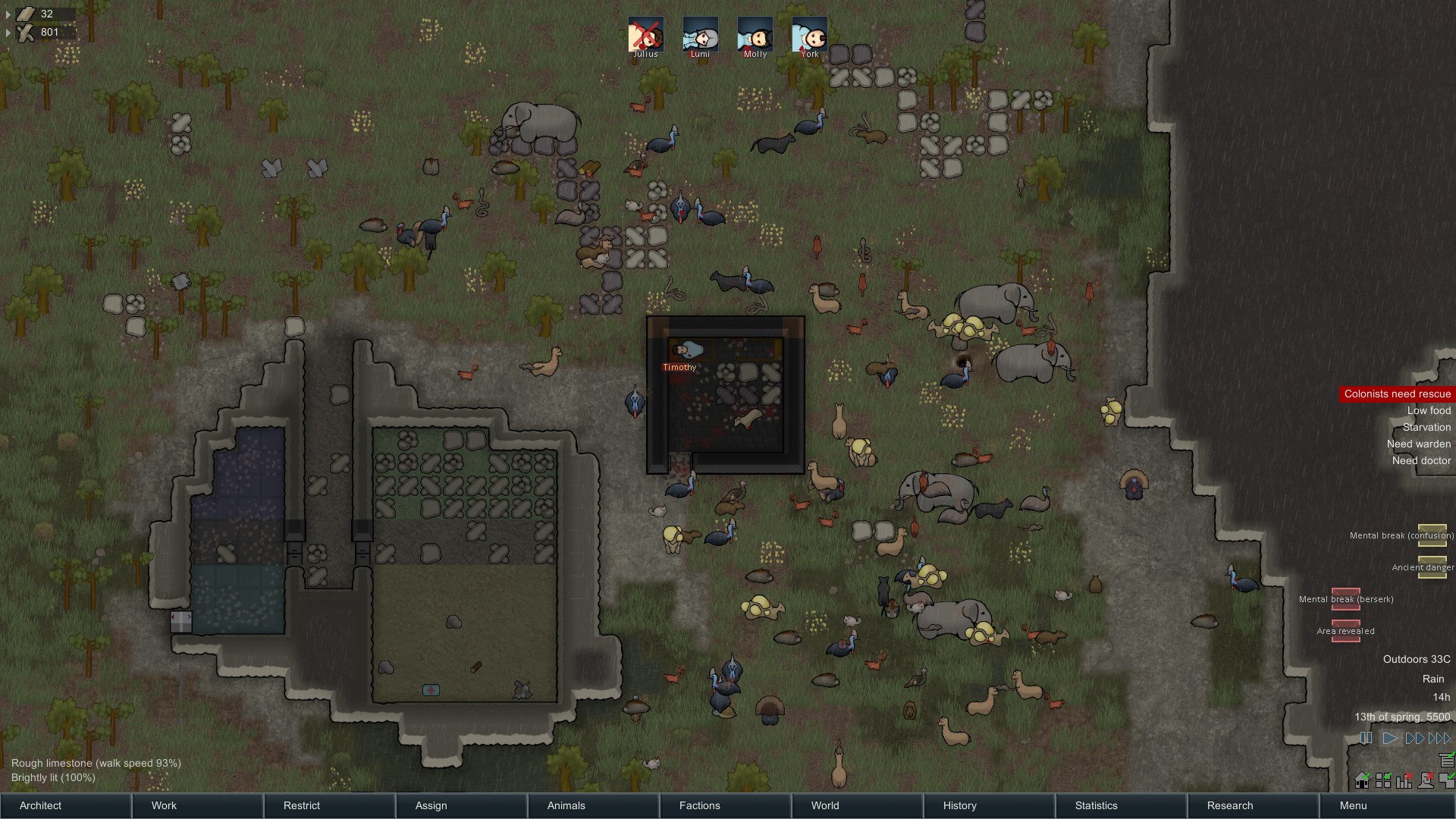Viewport: 1456px width, 819px height.
Task: Open the History tab
Action: (x=960, y=805)
